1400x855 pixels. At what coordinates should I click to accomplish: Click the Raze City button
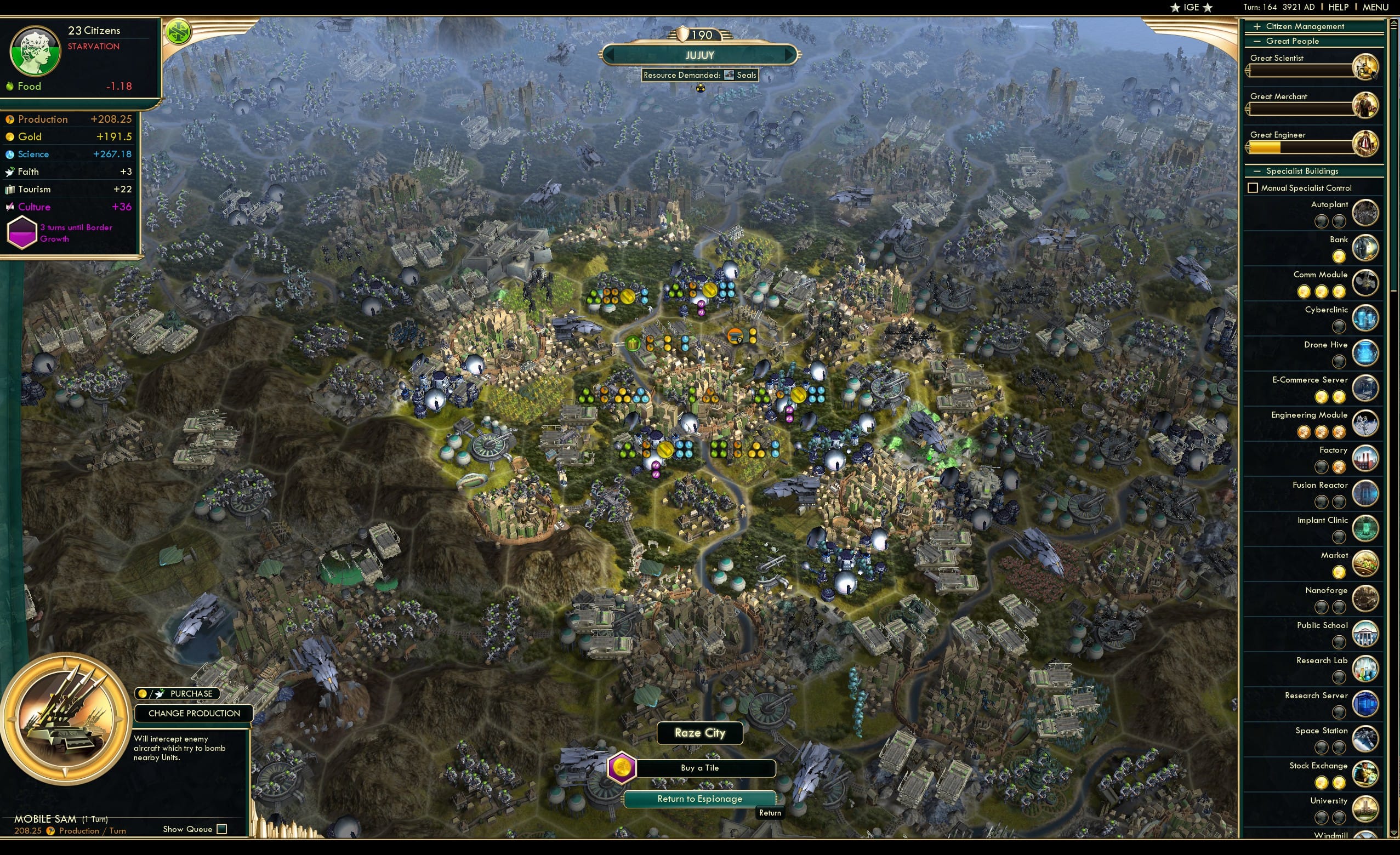click(700, 733)
